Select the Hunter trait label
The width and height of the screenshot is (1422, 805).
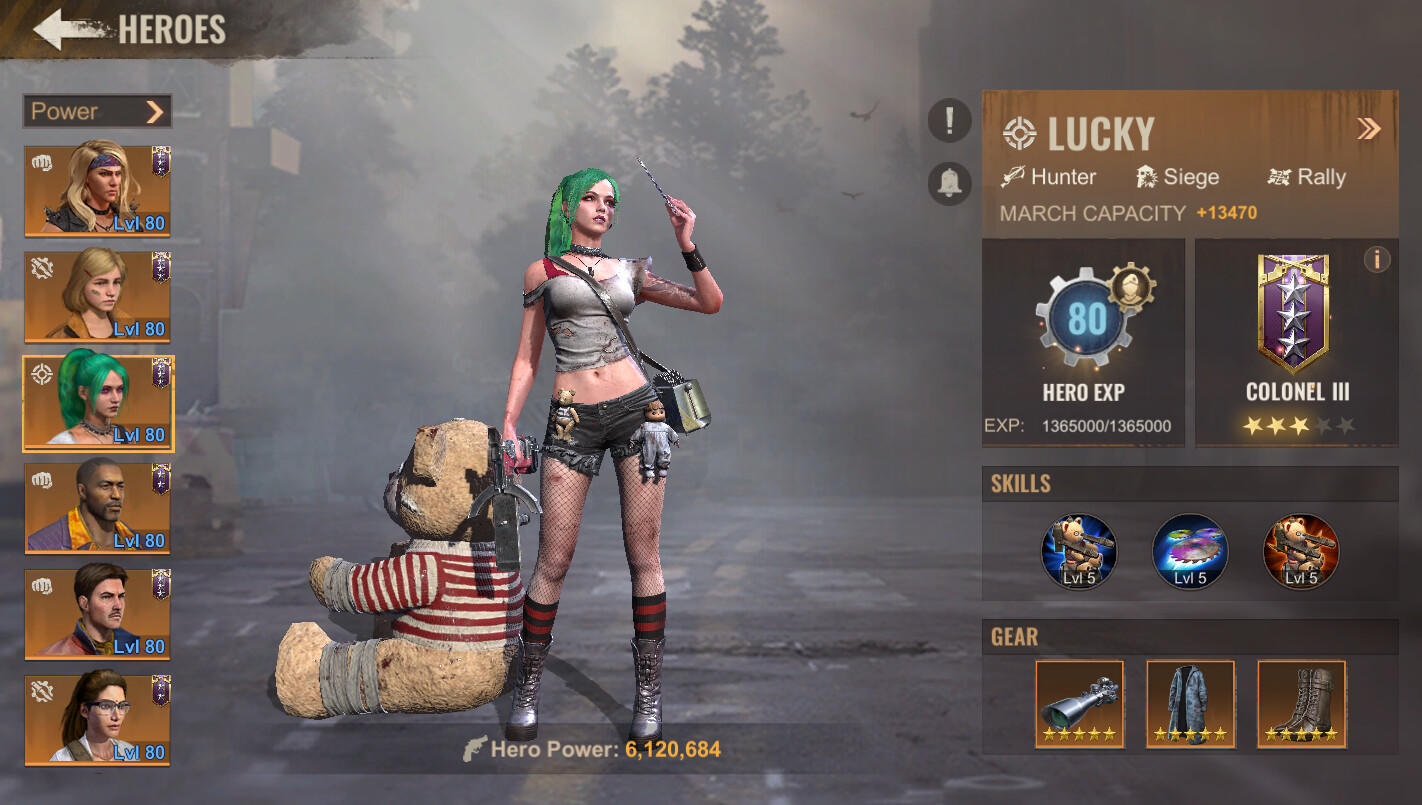(1063, 177)
